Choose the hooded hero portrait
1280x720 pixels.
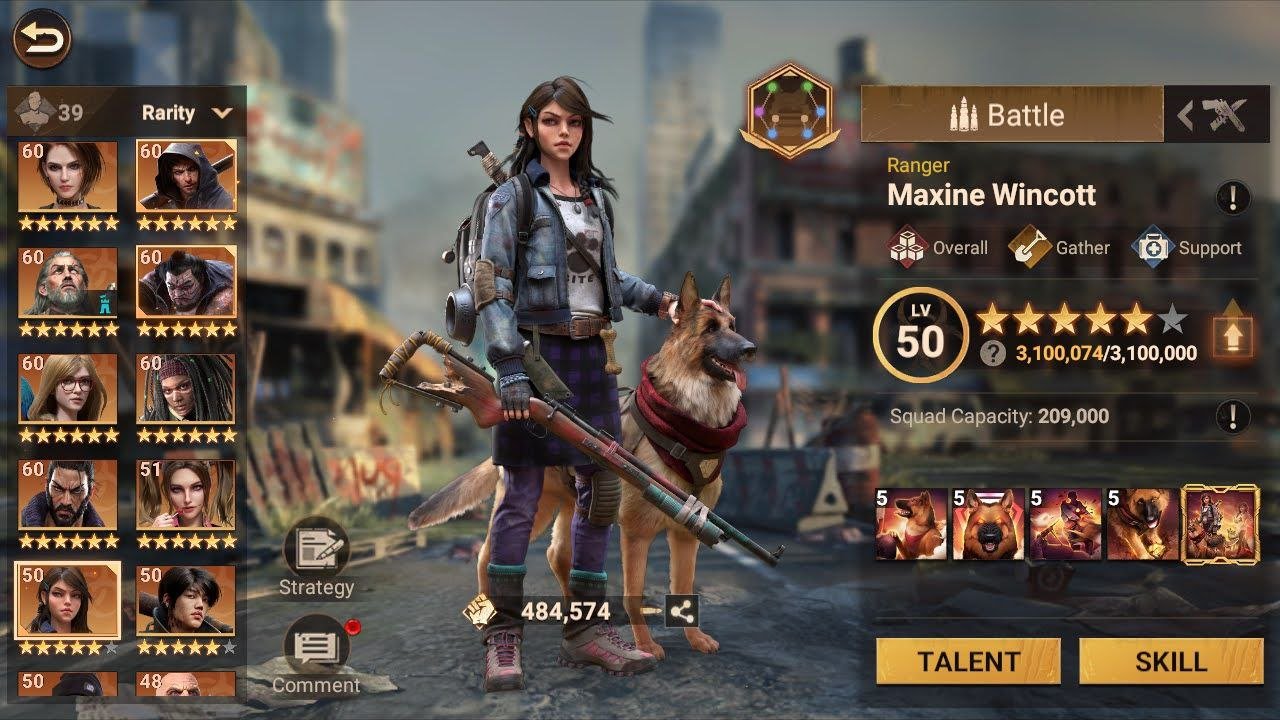coord(186,177)
